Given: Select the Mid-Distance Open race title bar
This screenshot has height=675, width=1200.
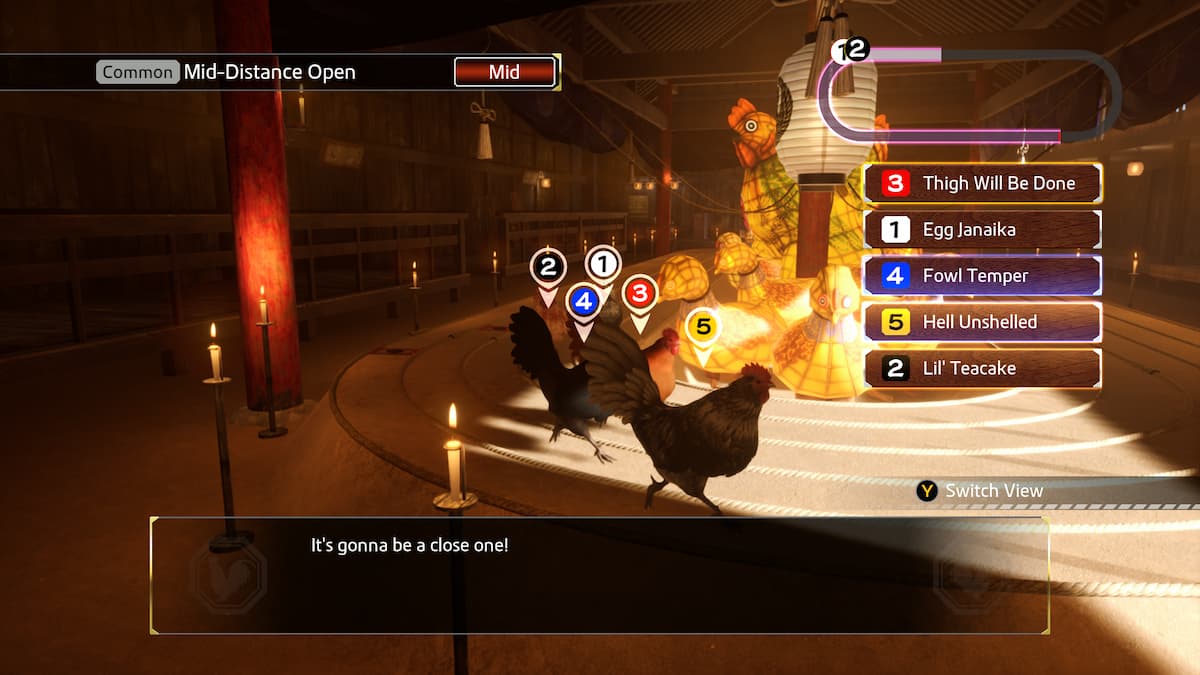Looking at the screenshot, I should 268,72.
